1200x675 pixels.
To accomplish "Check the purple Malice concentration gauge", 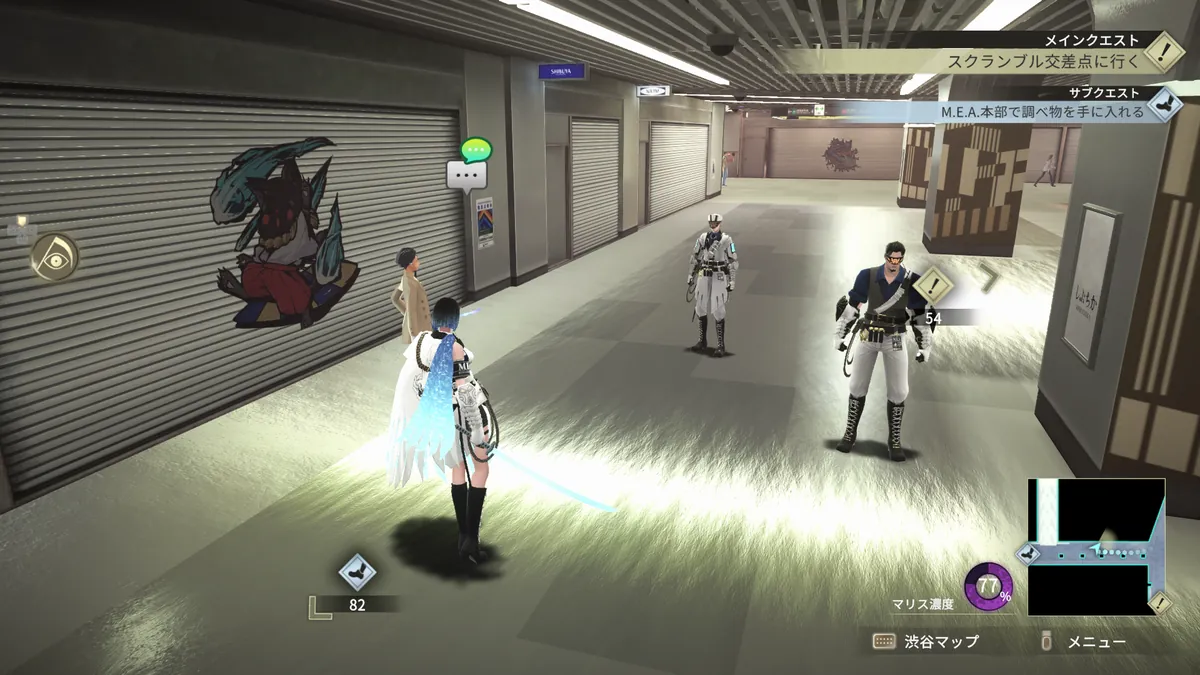I will [x=988, y=587].
